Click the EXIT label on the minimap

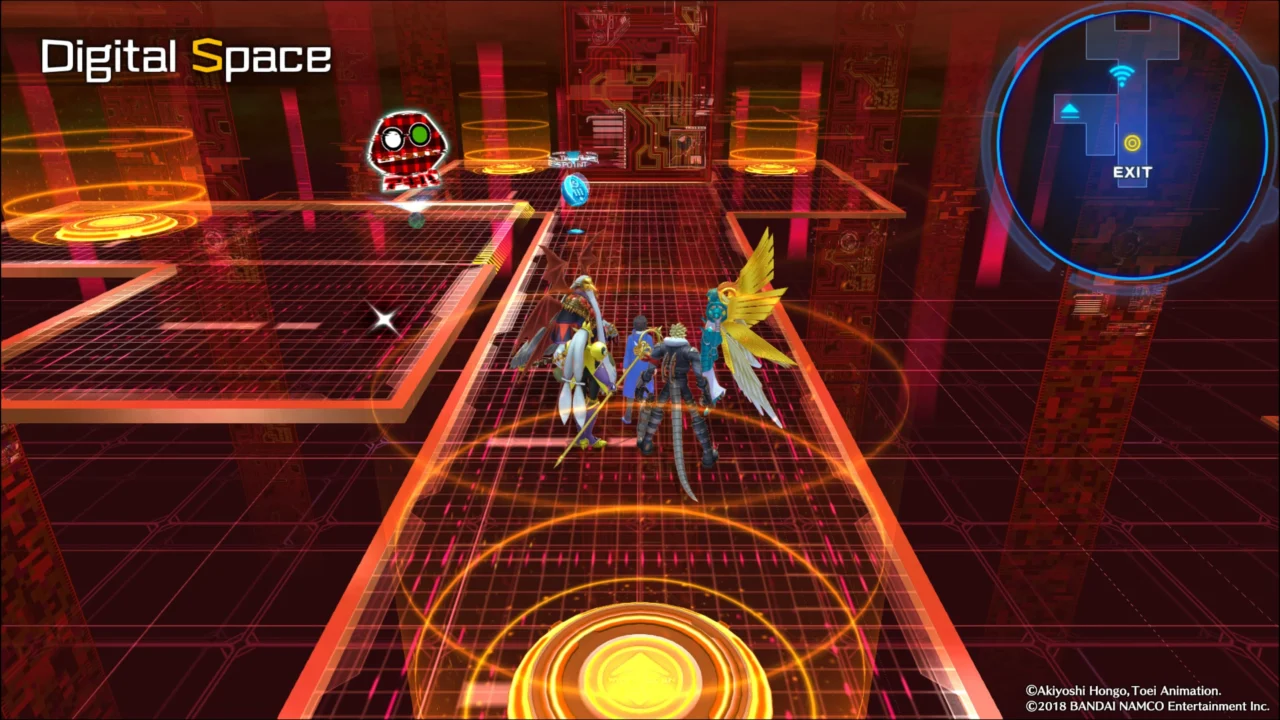pos(1132,171)
